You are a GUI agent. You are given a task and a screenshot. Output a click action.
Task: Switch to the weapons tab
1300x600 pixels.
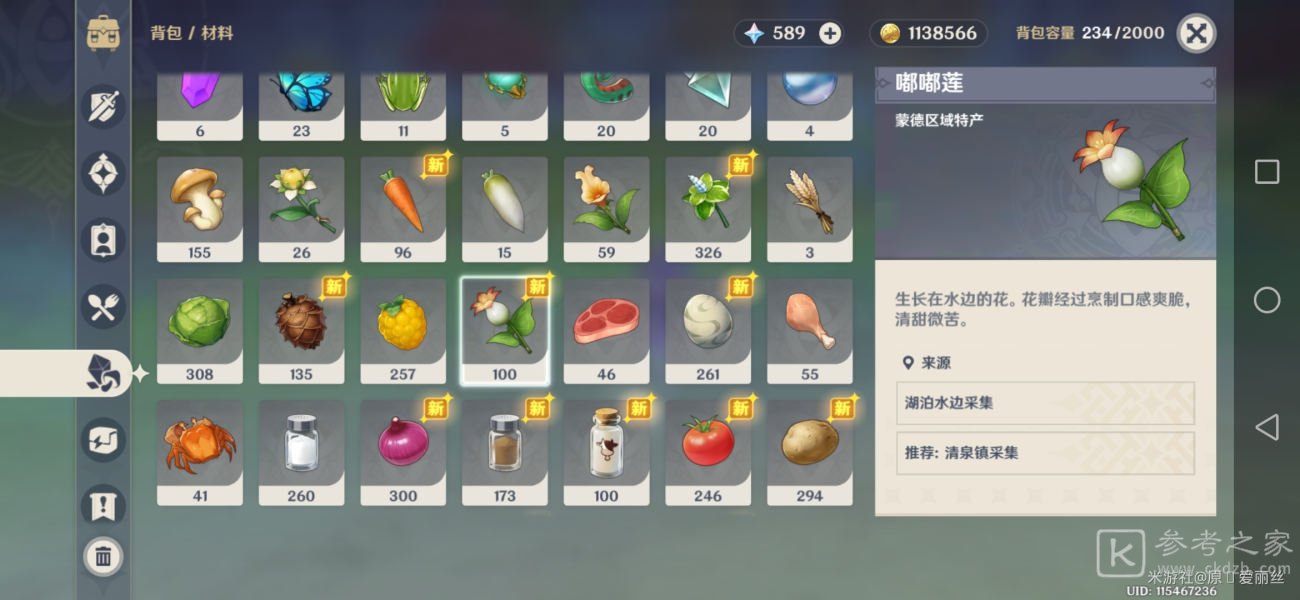(104, 106)
